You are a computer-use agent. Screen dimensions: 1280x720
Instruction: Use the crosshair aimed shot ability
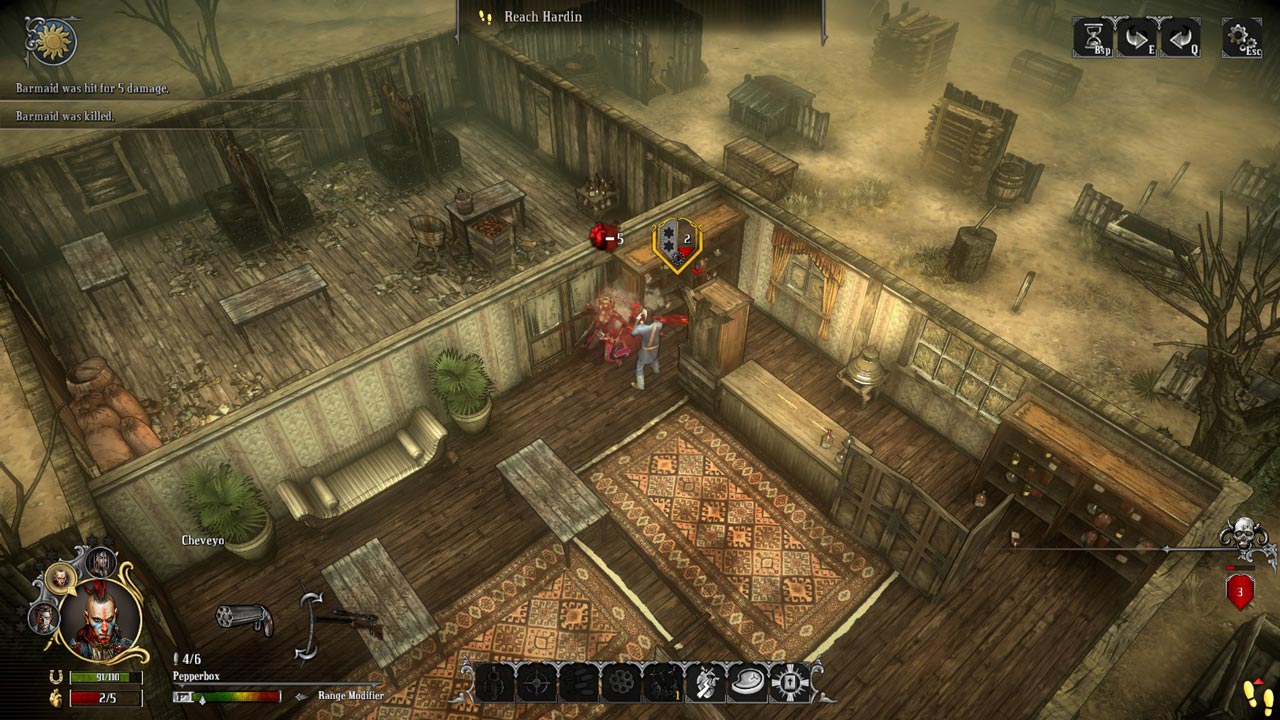tap(536, 683)
